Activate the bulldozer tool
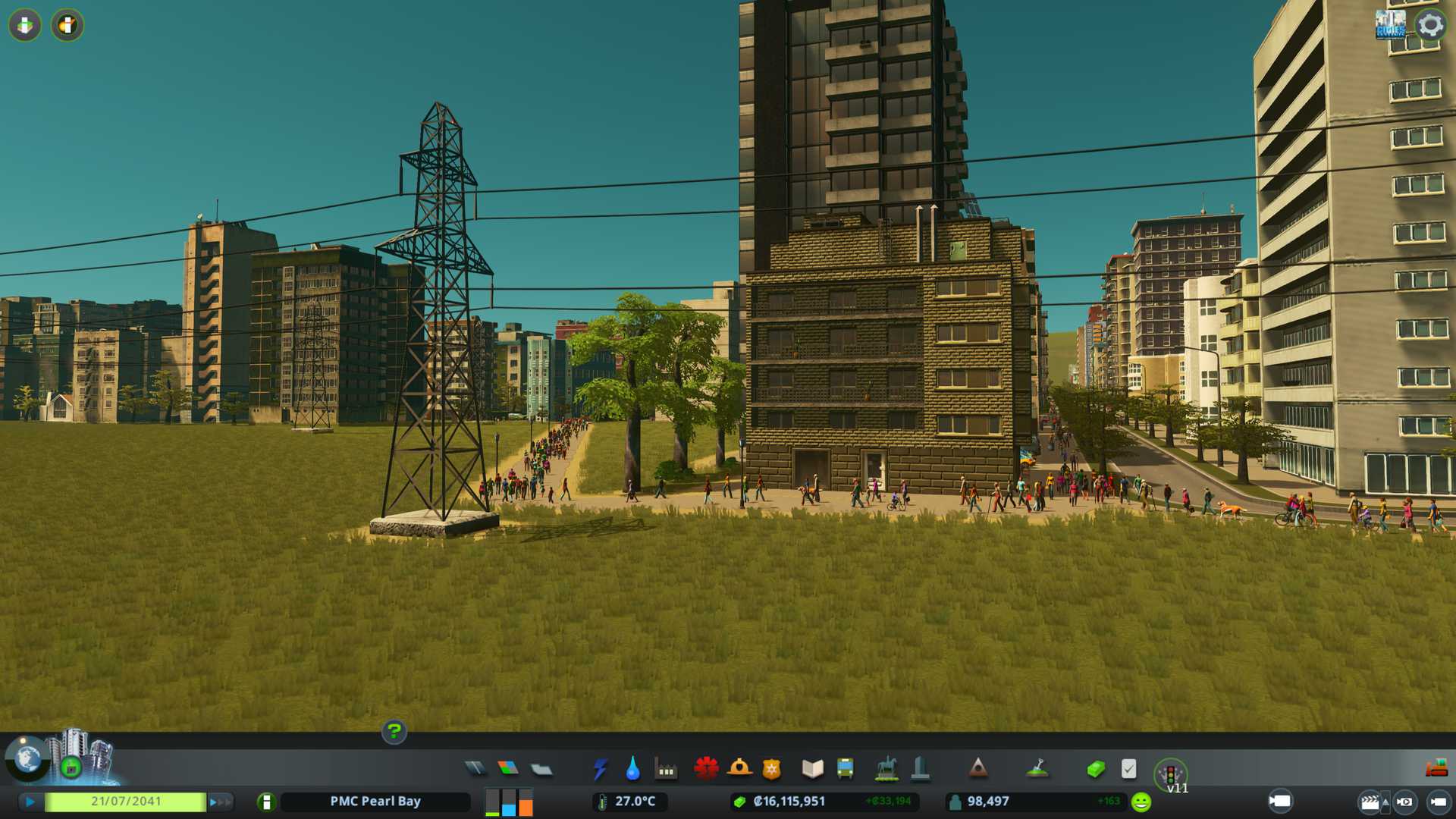Image resolution: width=1456 pixels, height=819 pixels. click(x=1436, y=769)
